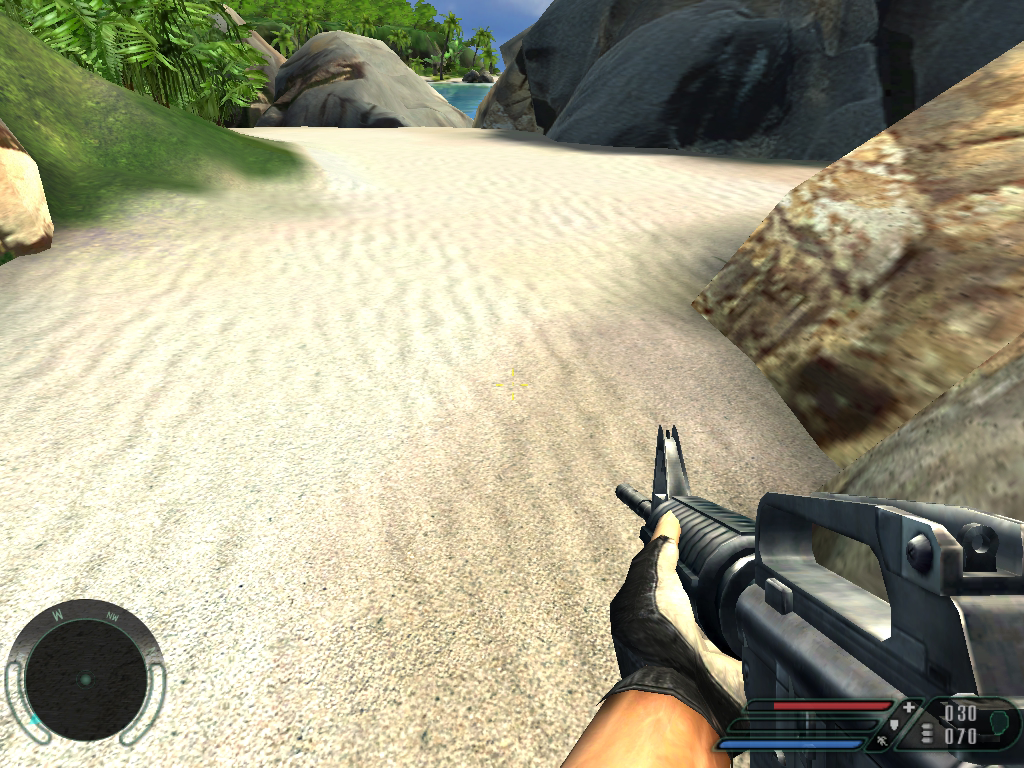Click the armor shield icon
Image resolution: width=1024 pixels, height=768 pixels.
[x=895, y=726]
